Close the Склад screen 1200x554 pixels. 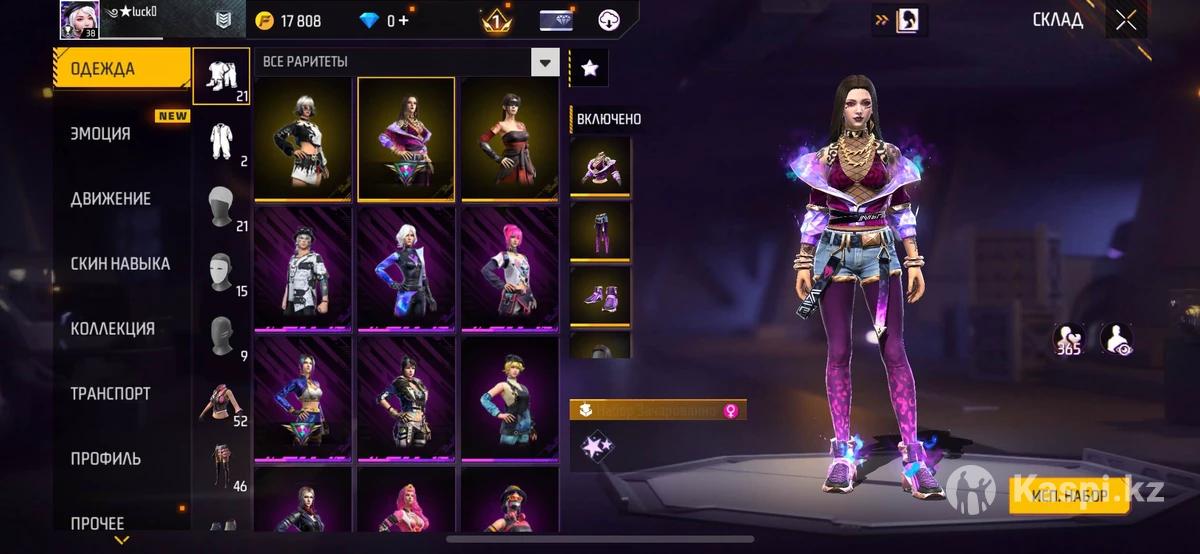(x=1126, y=20)
